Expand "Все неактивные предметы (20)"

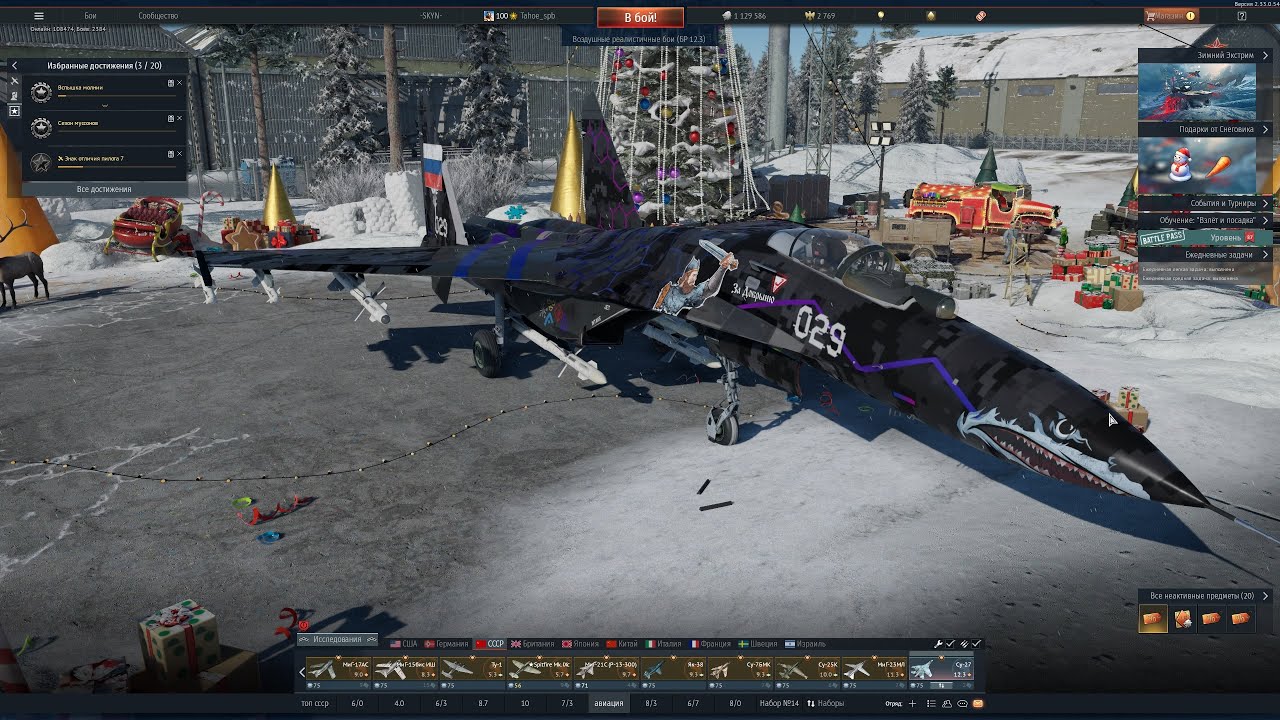point(1204,596)
